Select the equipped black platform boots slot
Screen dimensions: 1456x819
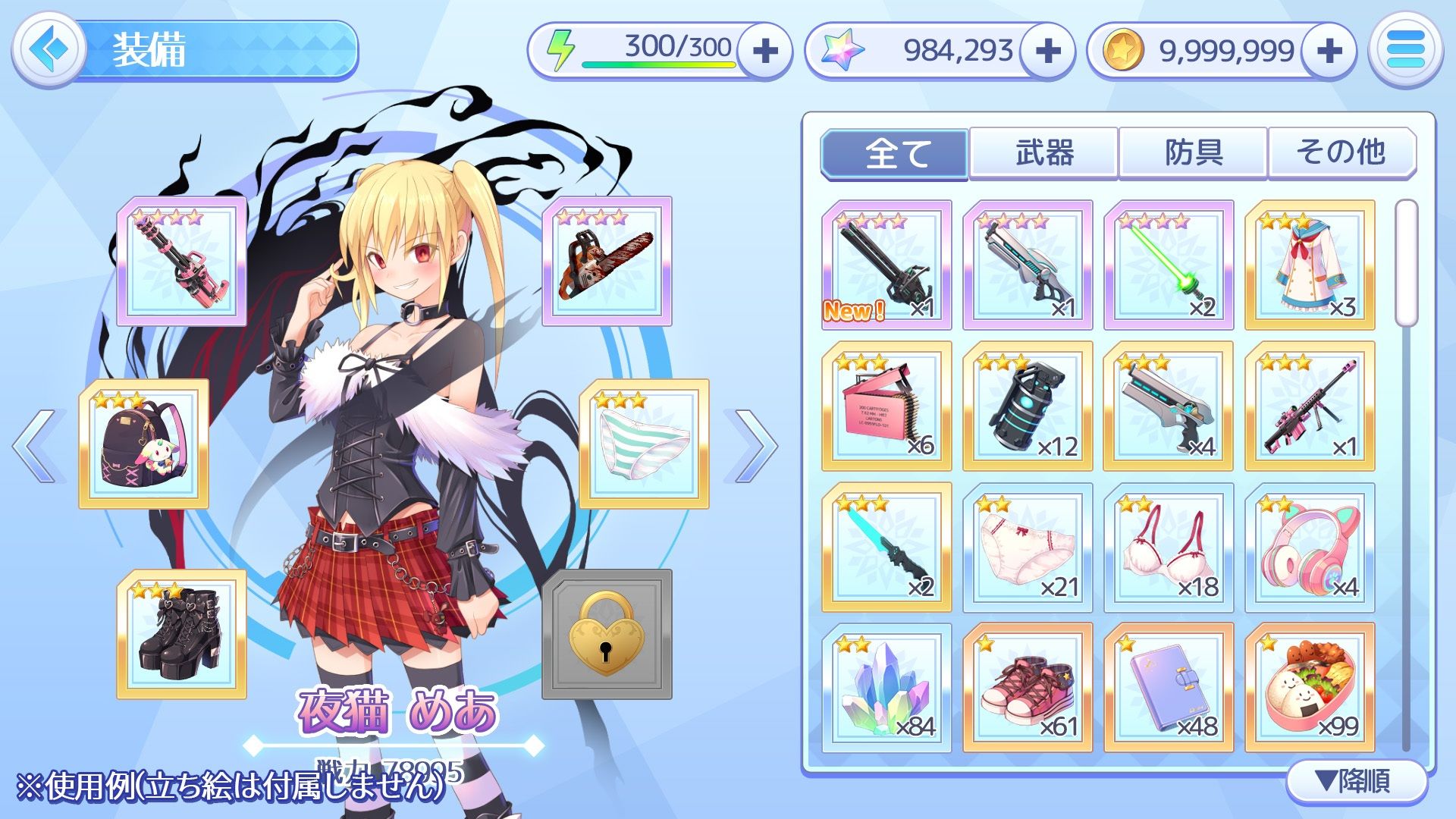[x=182, y=635]
